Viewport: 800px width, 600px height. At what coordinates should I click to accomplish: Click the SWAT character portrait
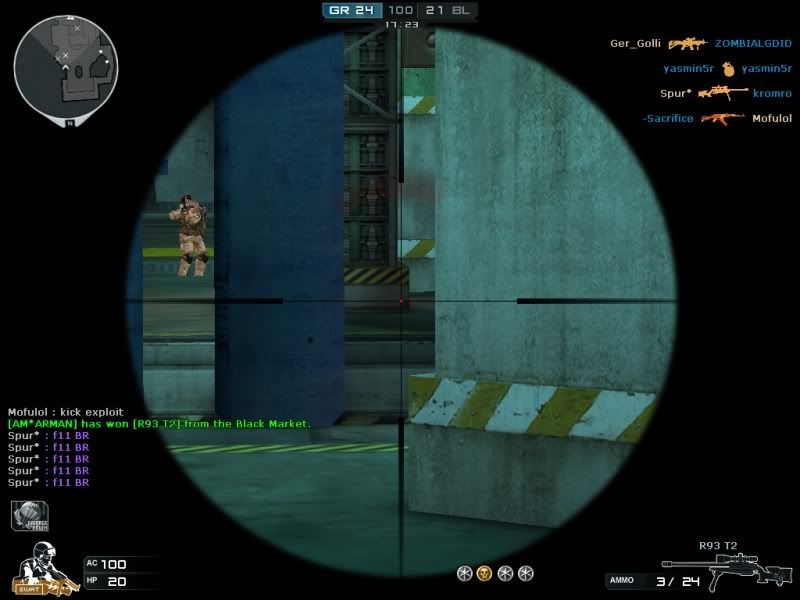[41, 569]
